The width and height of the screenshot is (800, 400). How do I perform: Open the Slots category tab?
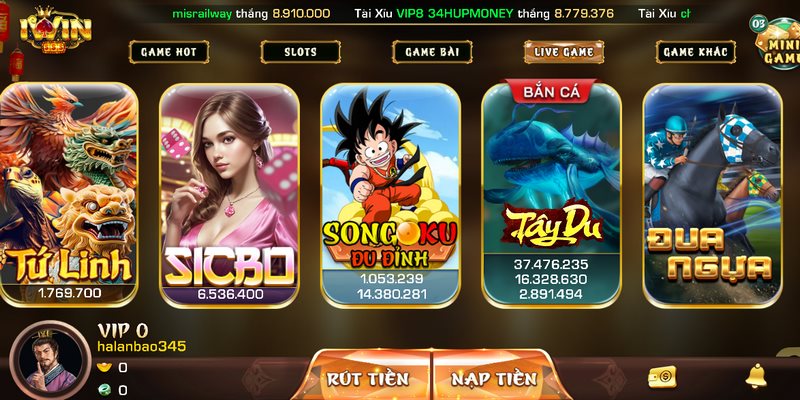300,52
